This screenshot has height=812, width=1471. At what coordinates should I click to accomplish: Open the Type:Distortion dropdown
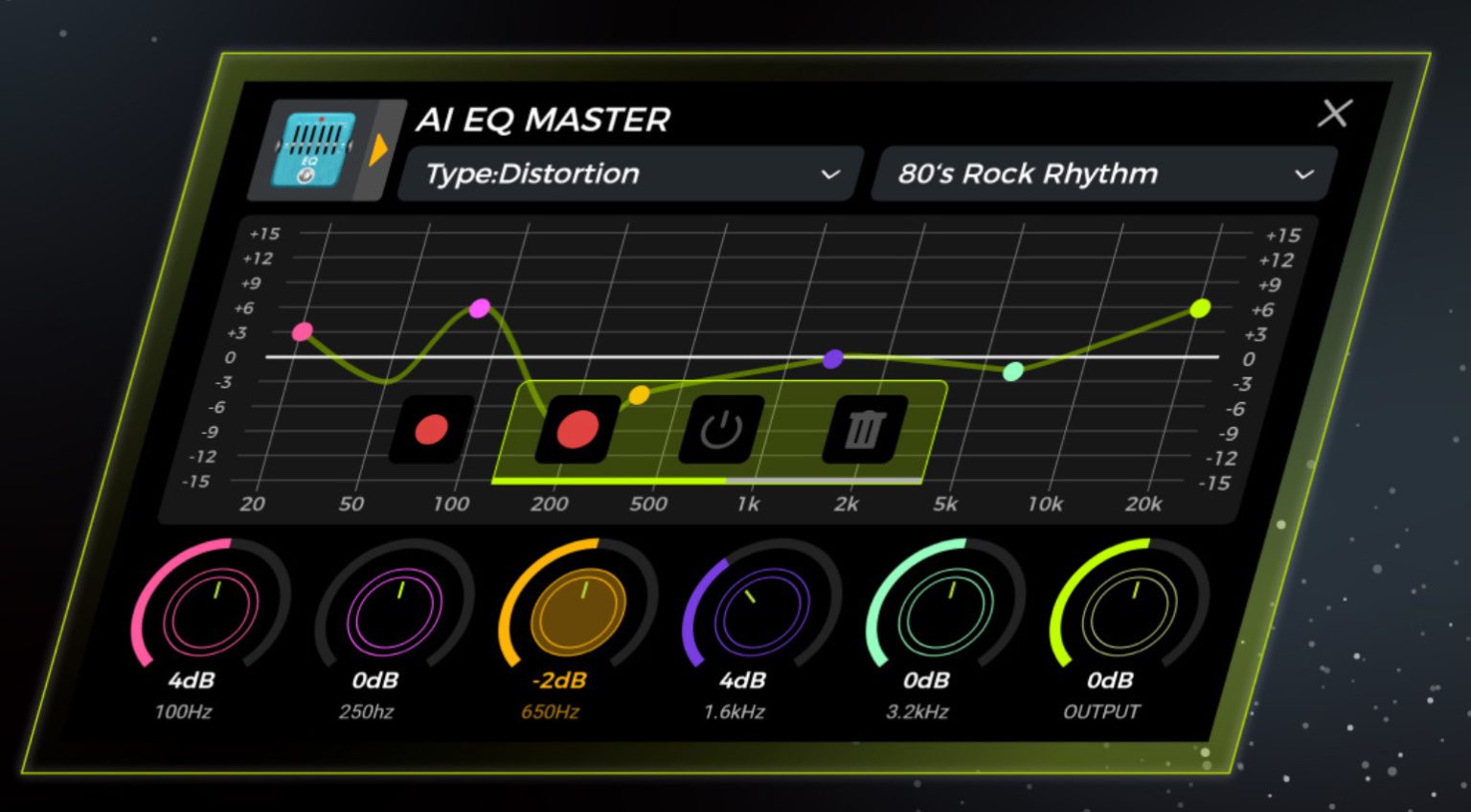627,173
